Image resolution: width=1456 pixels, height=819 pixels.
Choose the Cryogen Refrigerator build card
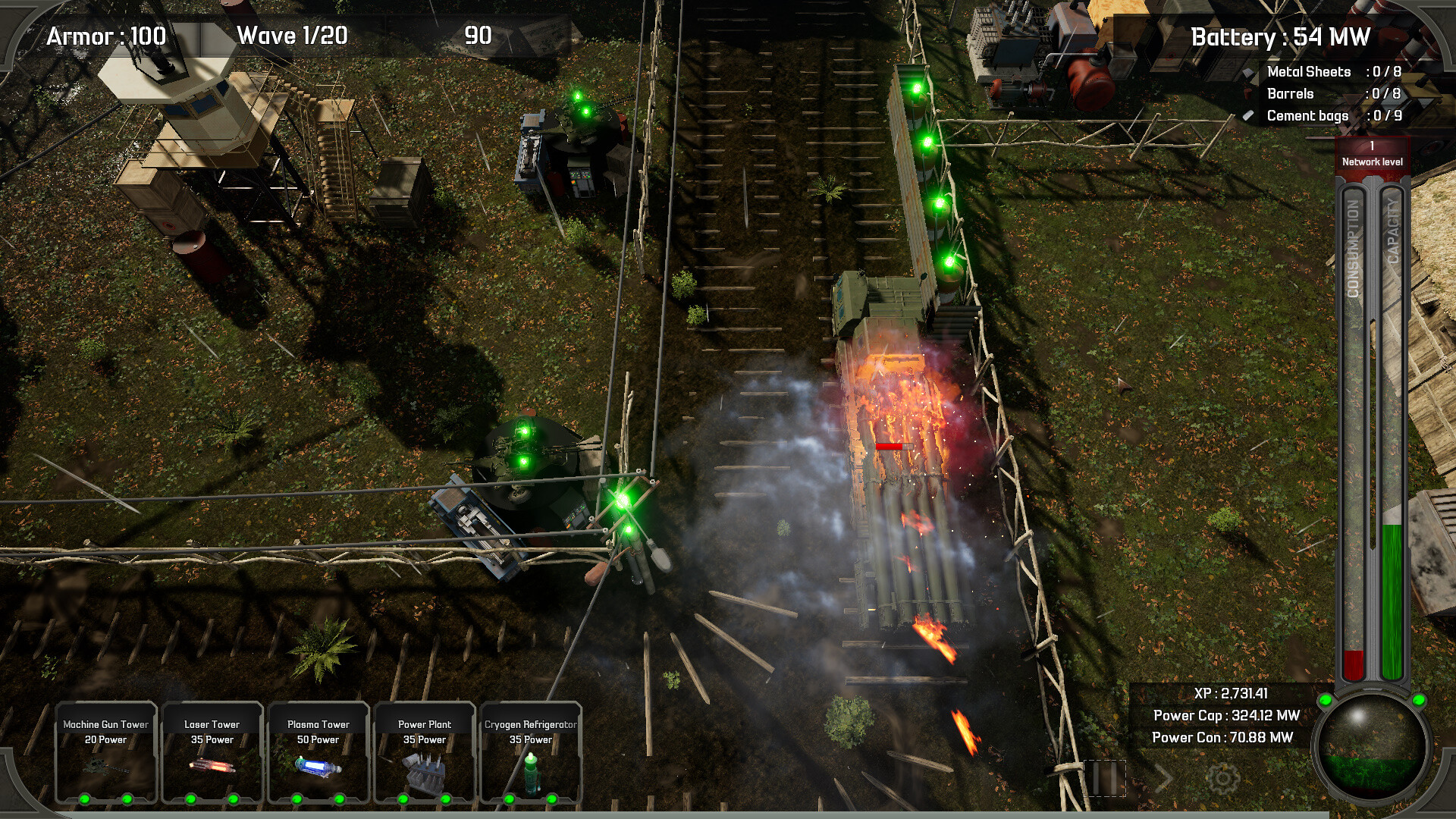tap(531, 753)
